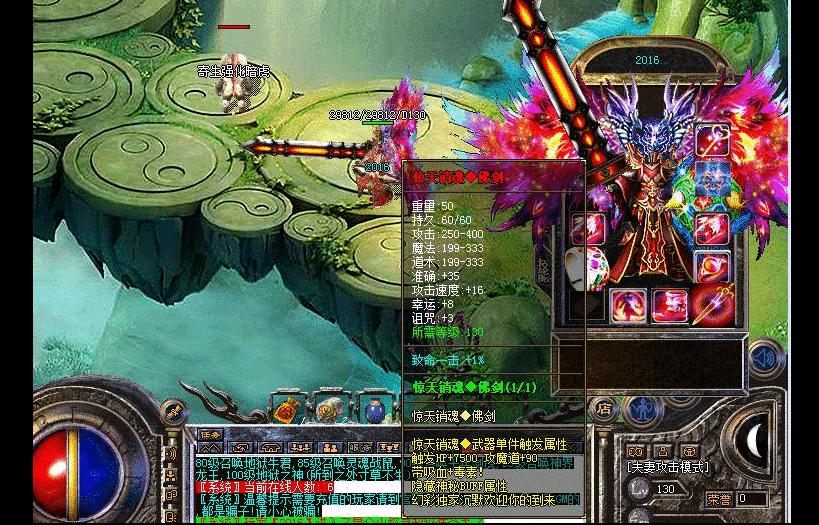This screenshot has width=819, height=525.
Task: Click the 荣誉 honor button
Action: (718, 499)
